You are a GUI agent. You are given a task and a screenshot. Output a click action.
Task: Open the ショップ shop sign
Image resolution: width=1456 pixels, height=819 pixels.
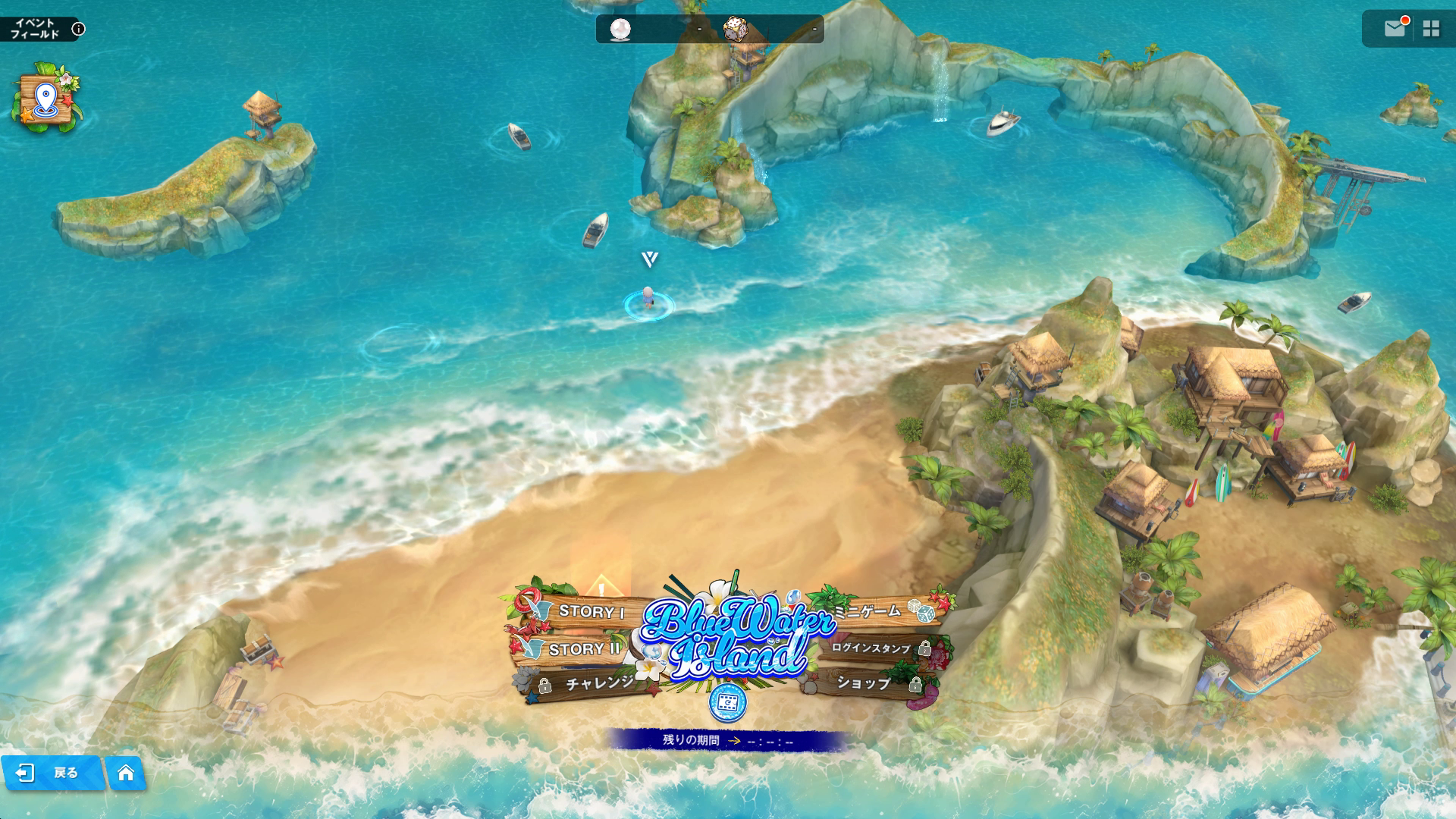pos(864,683)
